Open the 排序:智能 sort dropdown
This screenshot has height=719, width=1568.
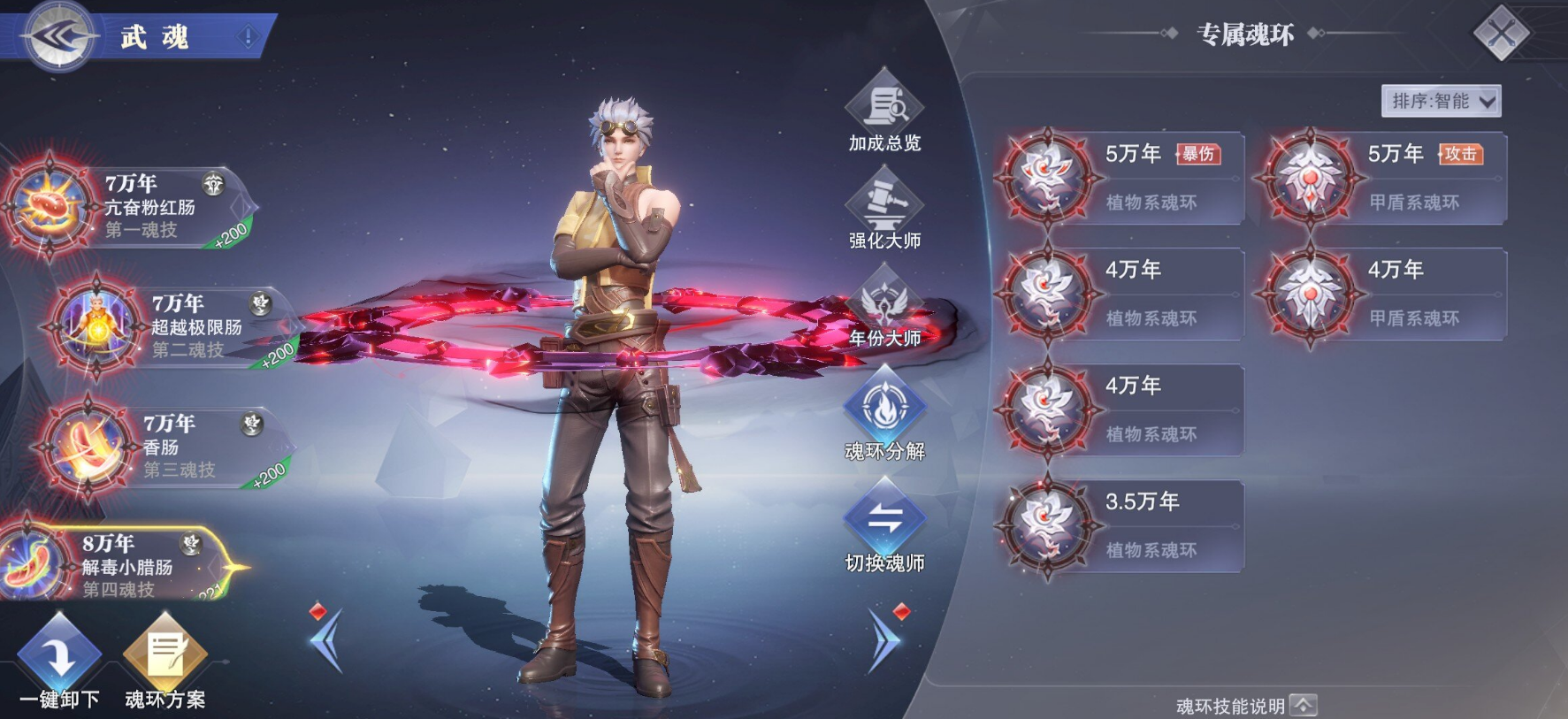coord(1441,102)
